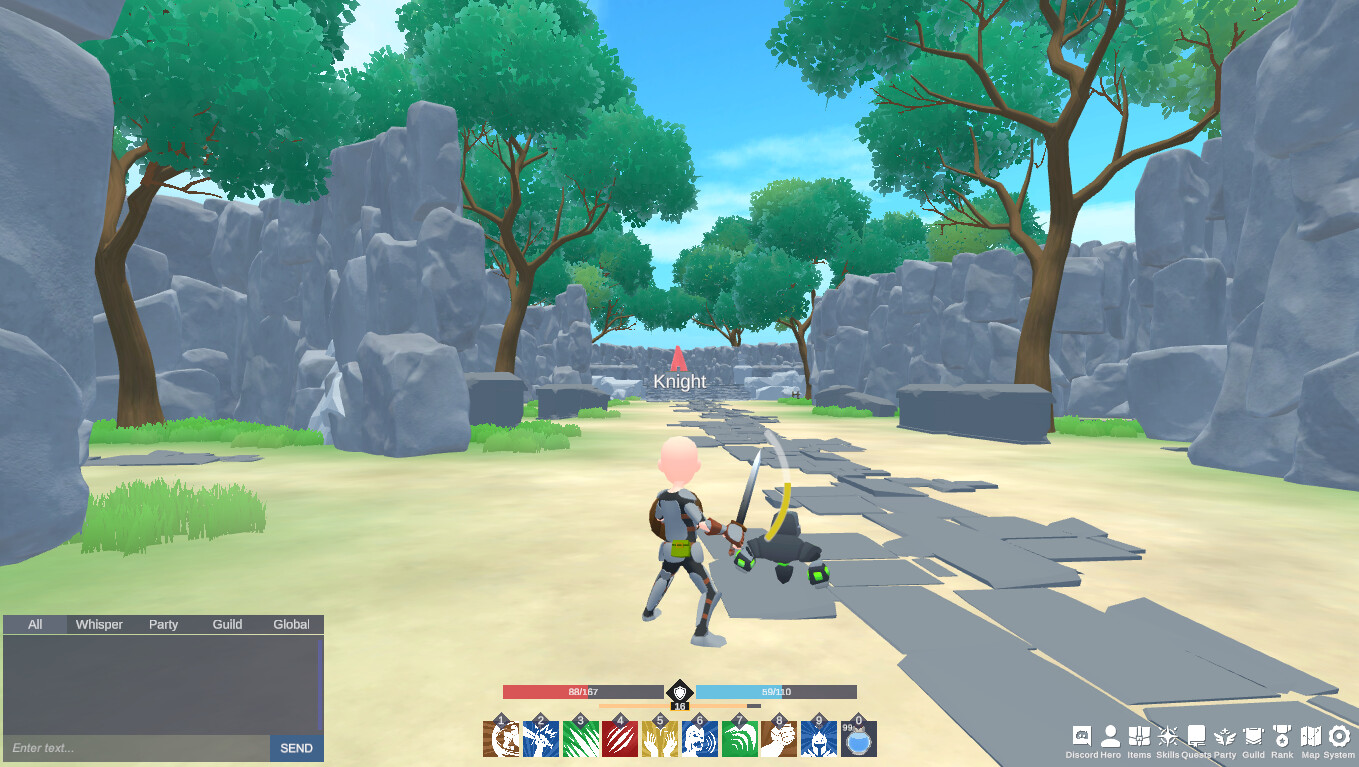The image size is (1359, 767).
Task: Switch chat to the Global tab
Action: point(290,623)
